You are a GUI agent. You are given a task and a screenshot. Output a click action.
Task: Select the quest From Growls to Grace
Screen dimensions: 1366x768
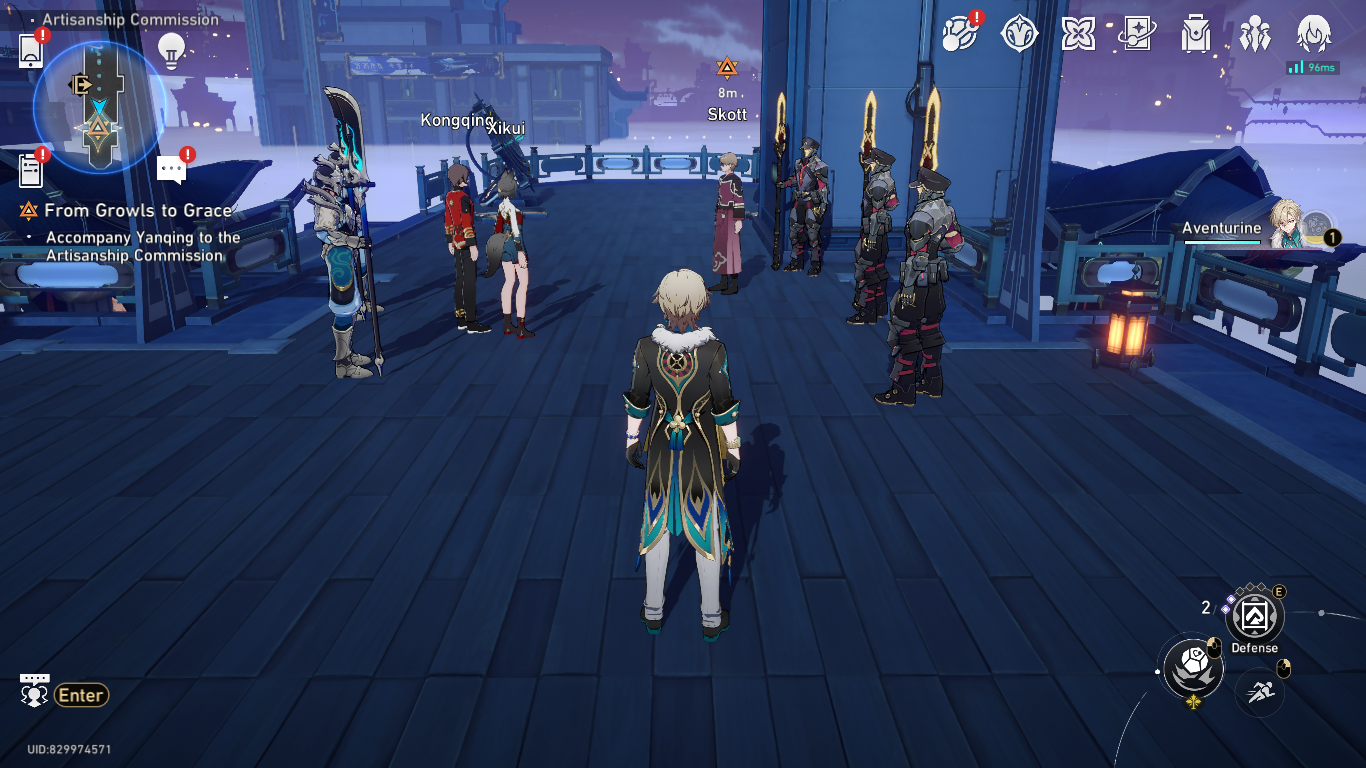132,211
